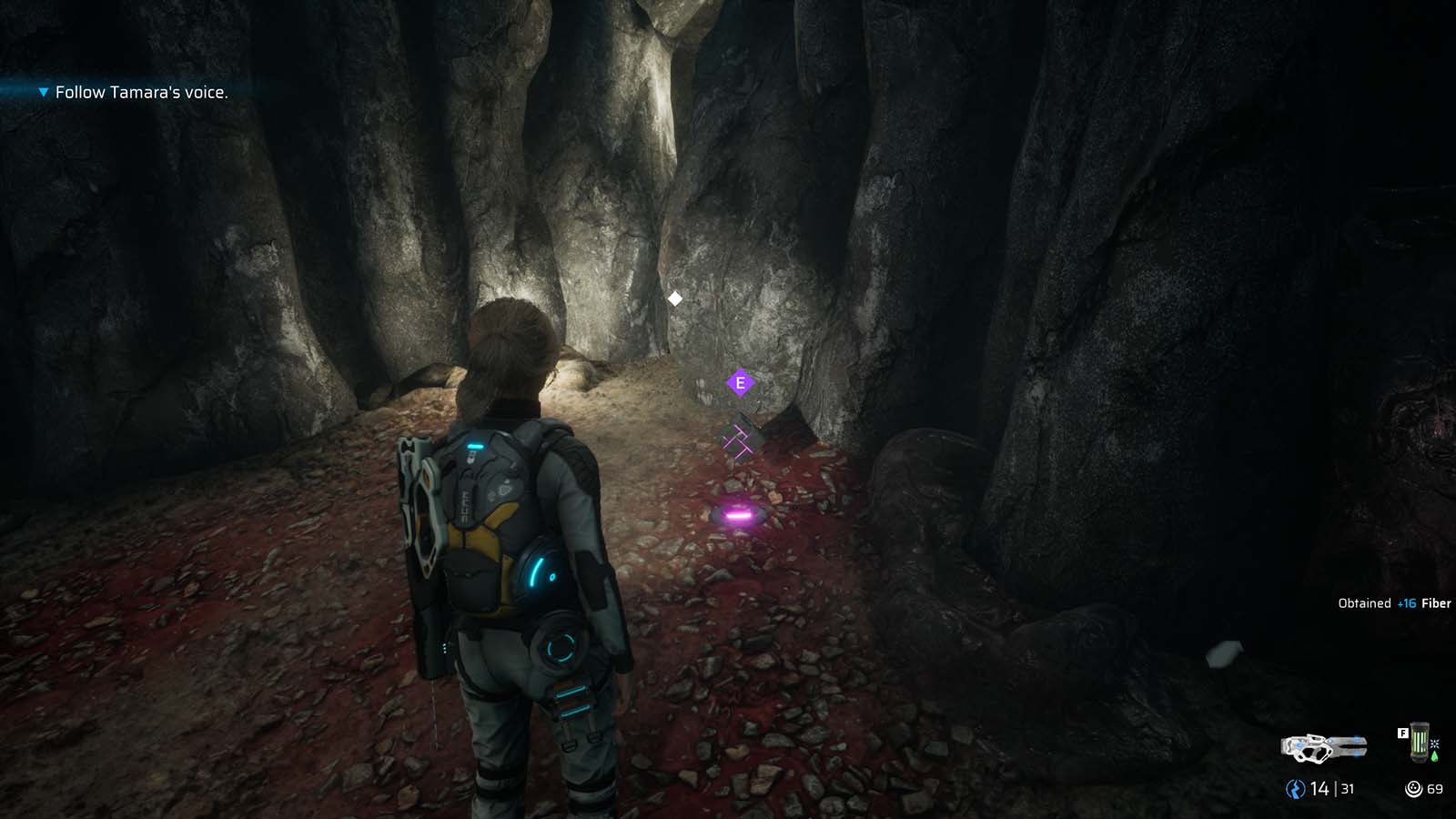Click the purple E interaction prompt
1456x819 pixels.
[740, 384]
